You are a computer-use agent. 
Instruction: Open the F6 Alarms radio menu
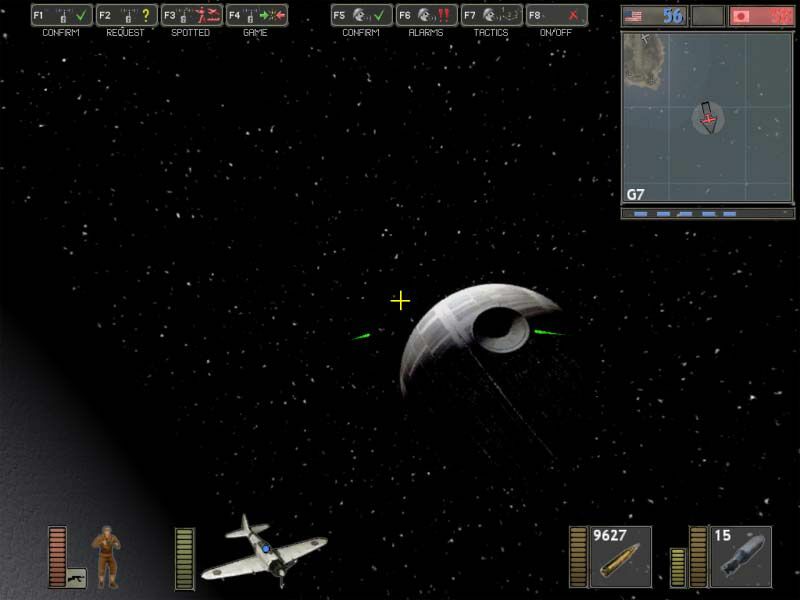click(x=427, y=16)
